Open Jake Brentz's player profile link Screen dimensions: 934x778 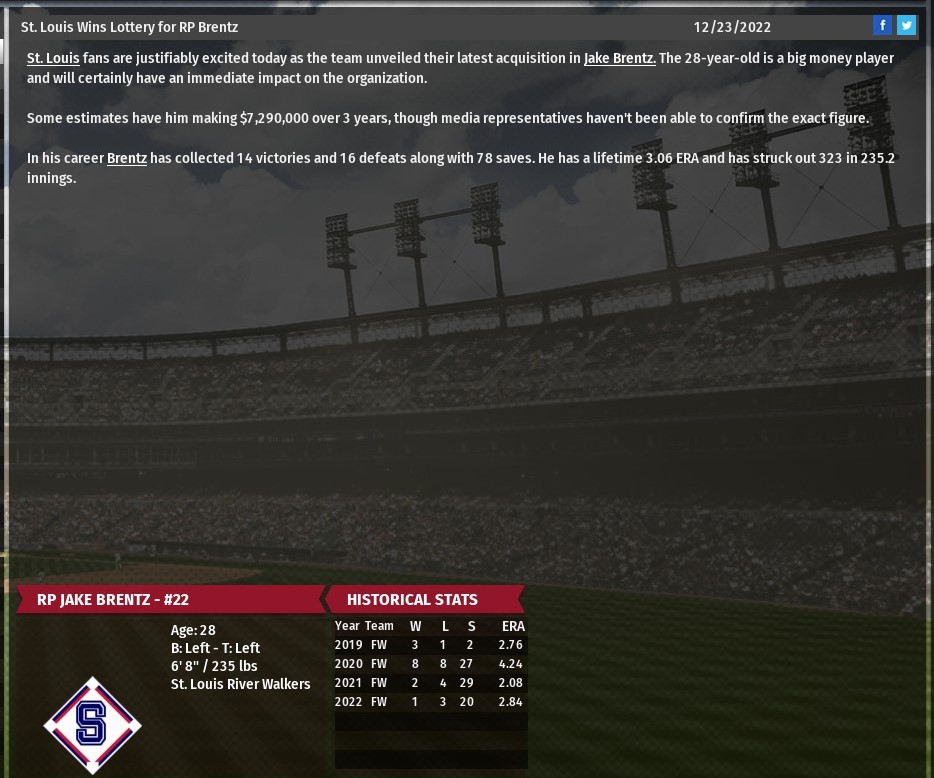coord(619,58)
